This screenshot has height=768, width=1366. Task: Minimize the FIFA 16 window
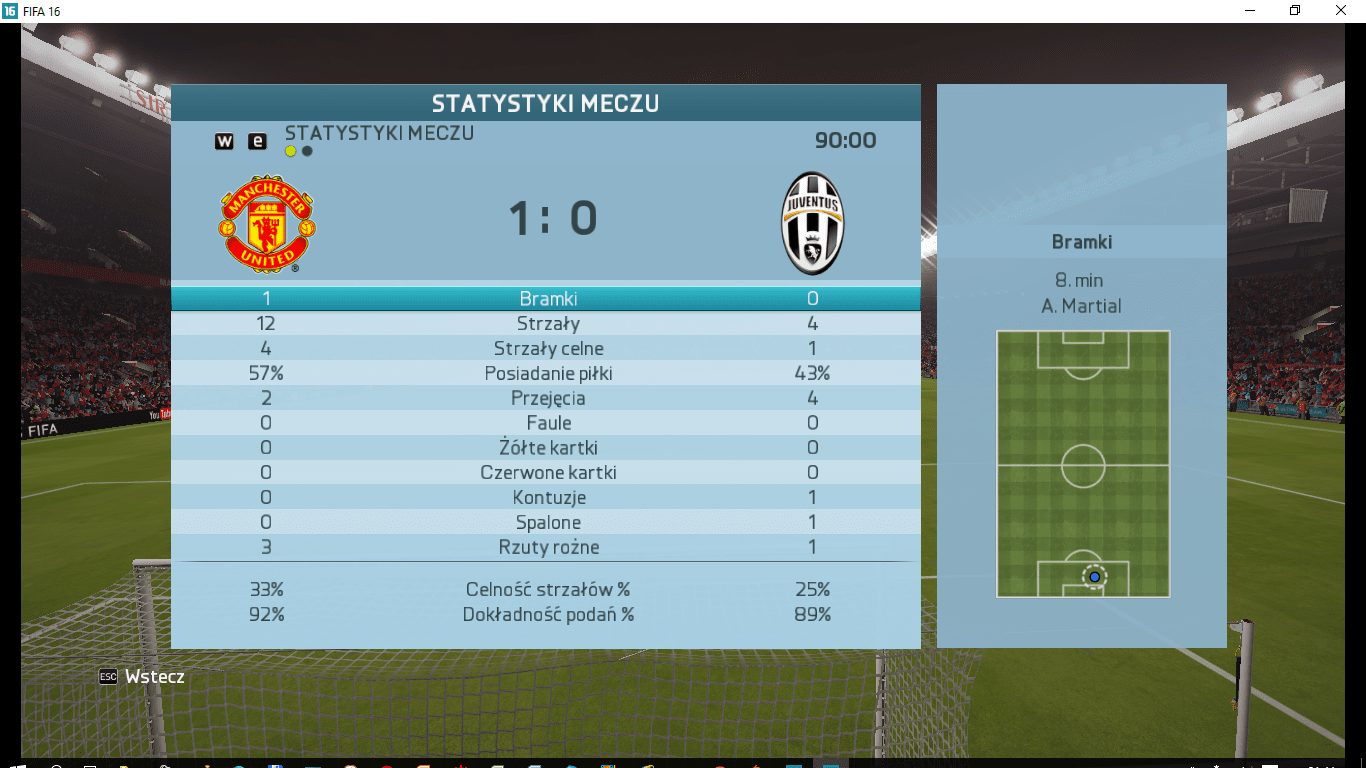[1249, 10]
